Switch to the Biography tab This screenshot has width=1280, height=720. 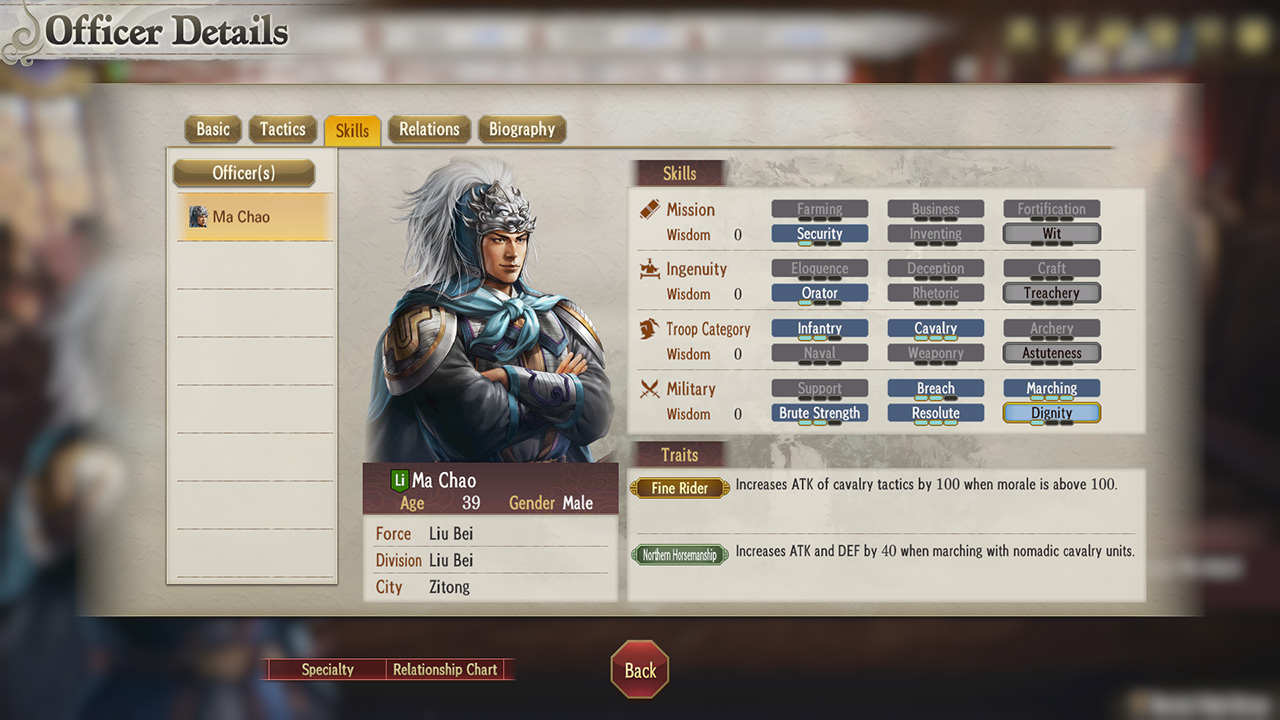pos(521,129)
